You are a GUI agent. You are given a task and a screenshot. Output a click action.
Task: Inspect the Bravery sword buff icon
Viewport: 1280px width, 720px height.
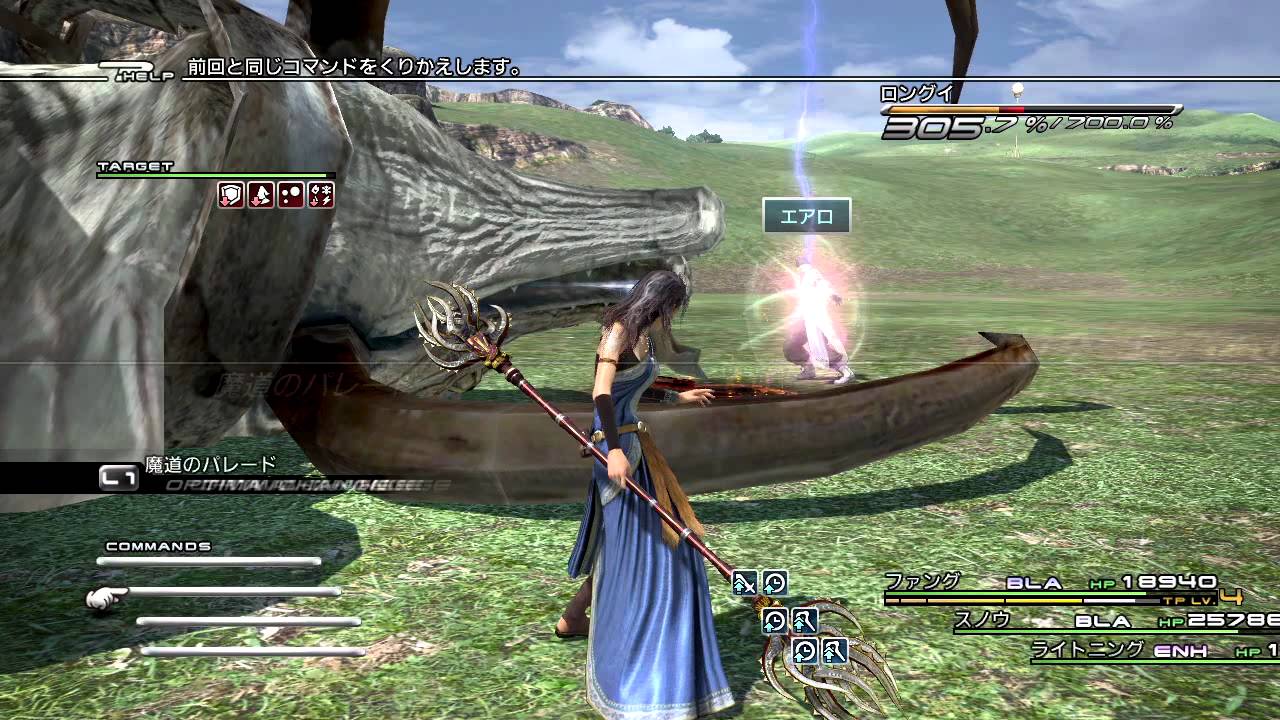pos(745,583)
